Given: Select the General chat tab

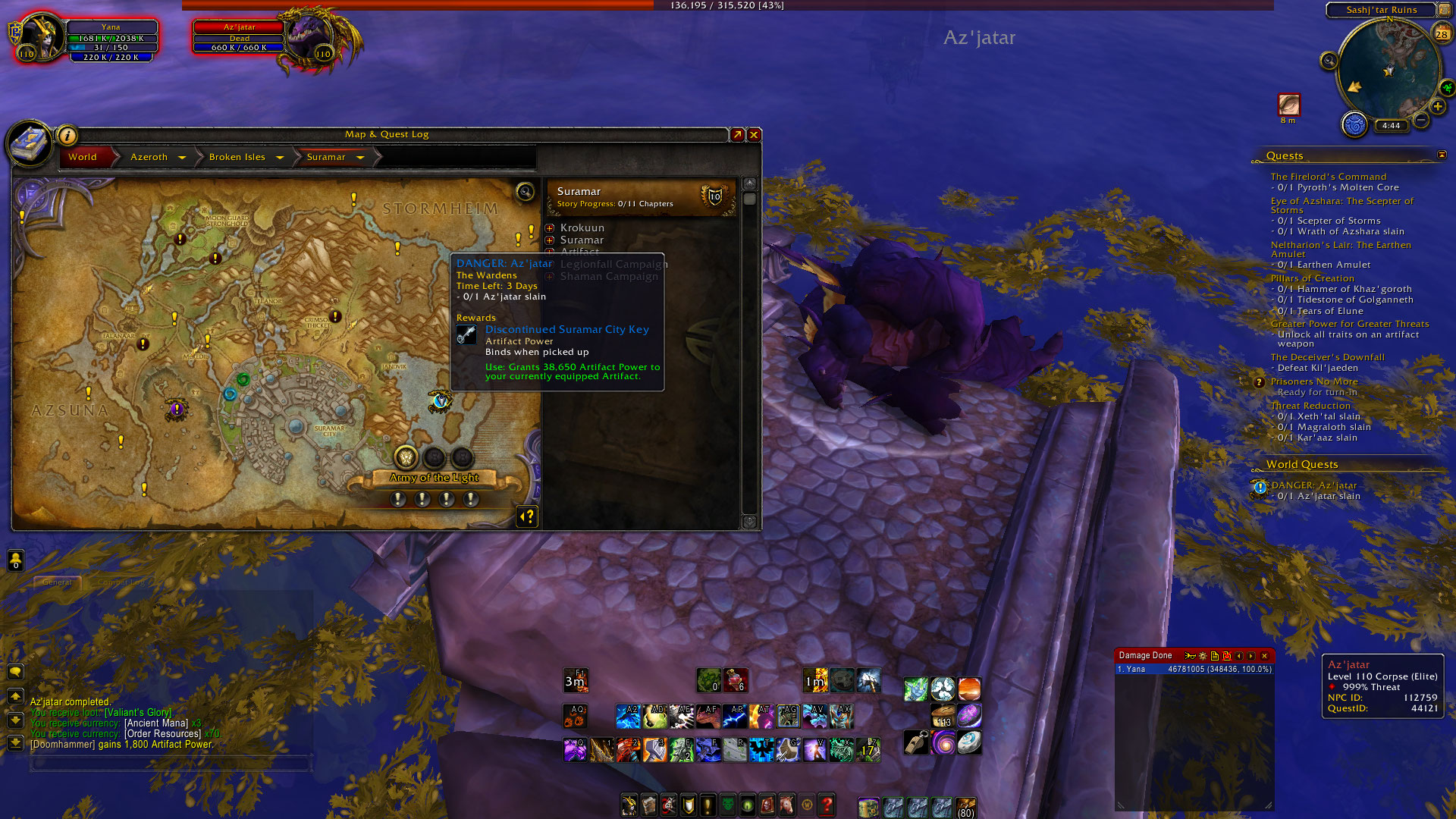Looking at the screenshot, I should point(58,582).
